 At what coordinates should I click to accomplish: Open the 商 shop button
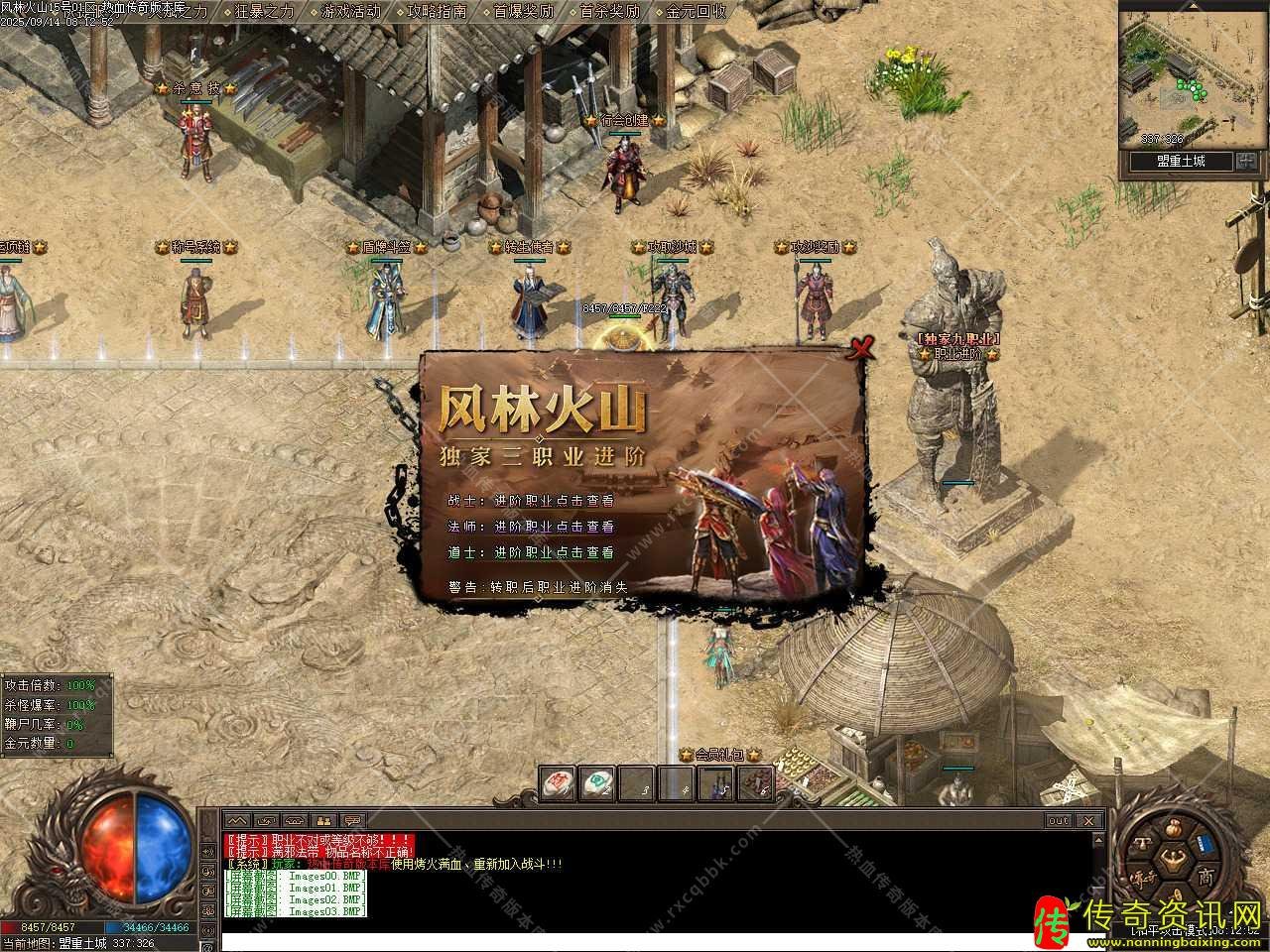tap(1205, 877)
